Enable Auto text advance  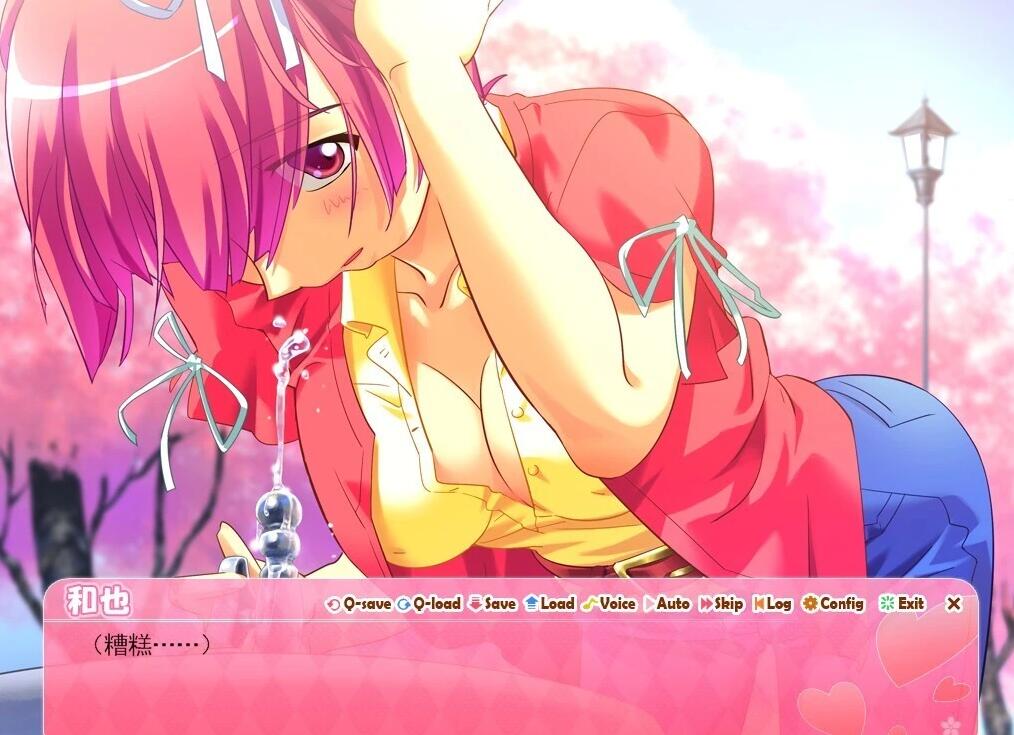coord(667,604)
